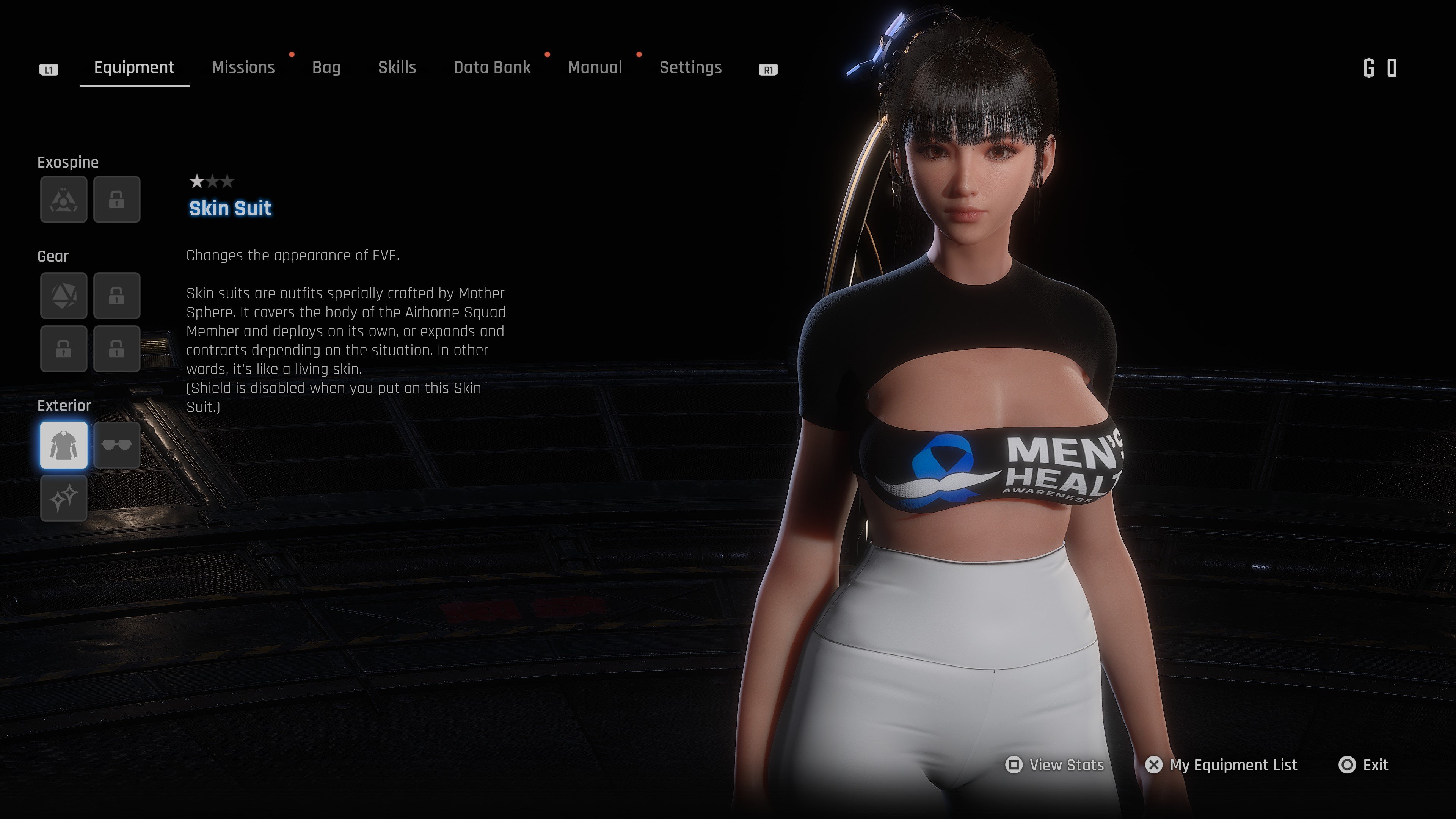Switch to the Equipment tab
Viewport: 1456px width, 819px height.
134,68
